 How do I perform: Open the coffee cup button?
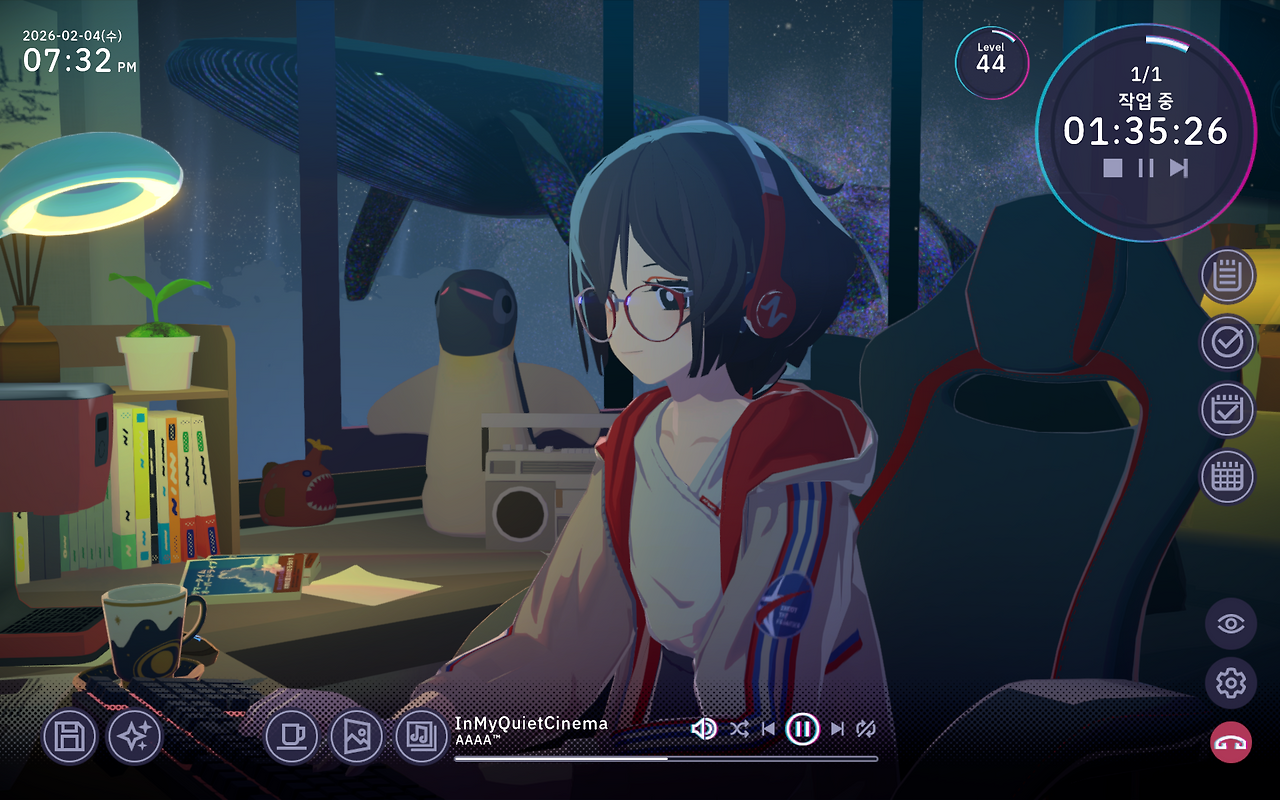(x=292, y=738)
